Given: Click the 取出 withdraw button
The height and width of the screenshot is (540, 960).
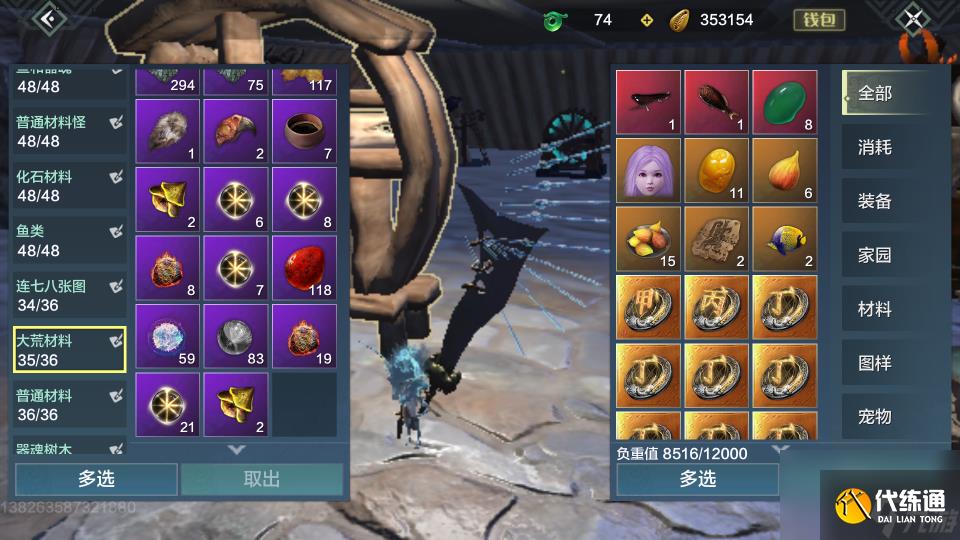Looking at the screenshot, I should point(262,479).
